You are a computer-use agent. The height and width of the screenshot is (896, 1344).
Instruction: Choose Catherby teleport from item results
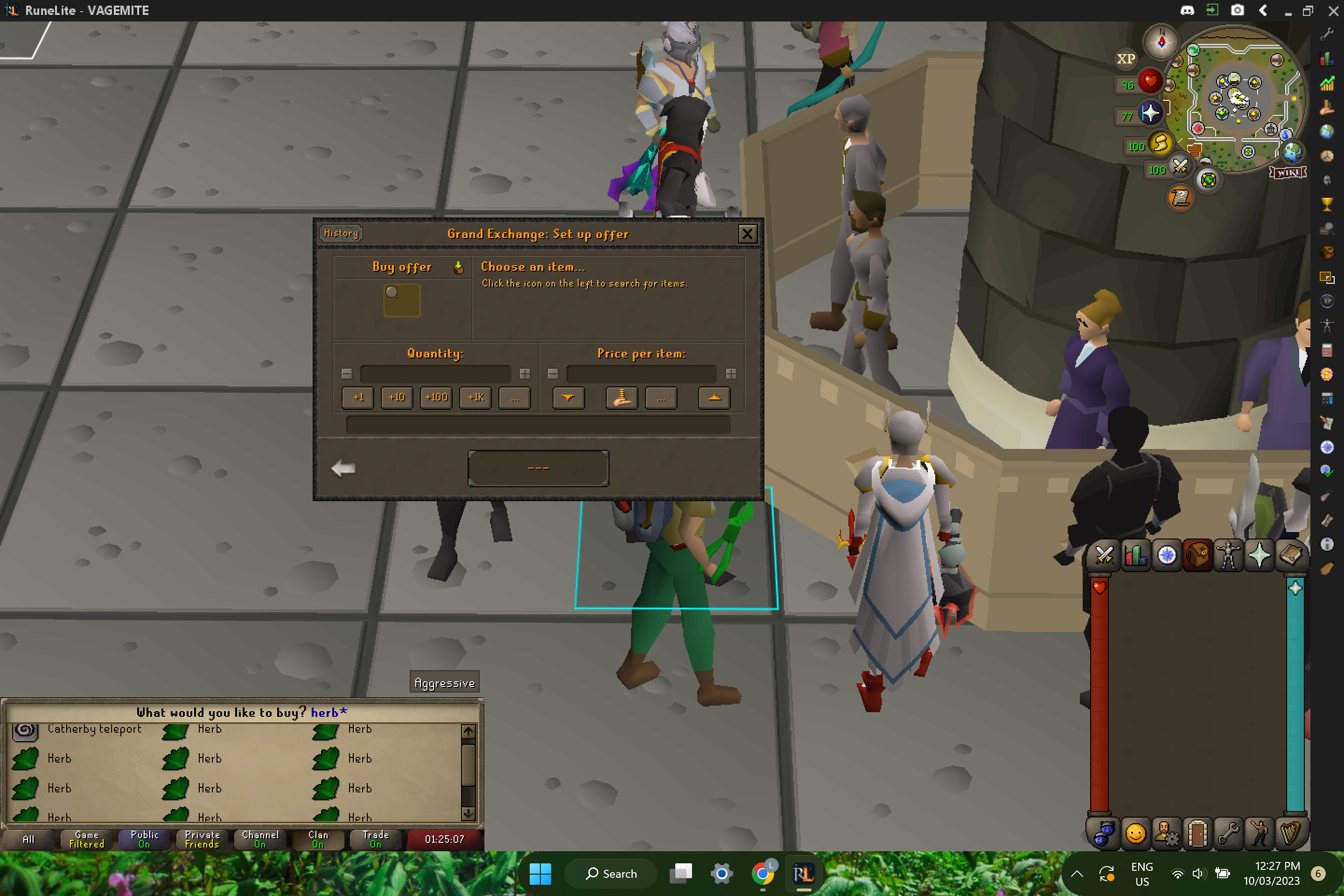point(94,728)
